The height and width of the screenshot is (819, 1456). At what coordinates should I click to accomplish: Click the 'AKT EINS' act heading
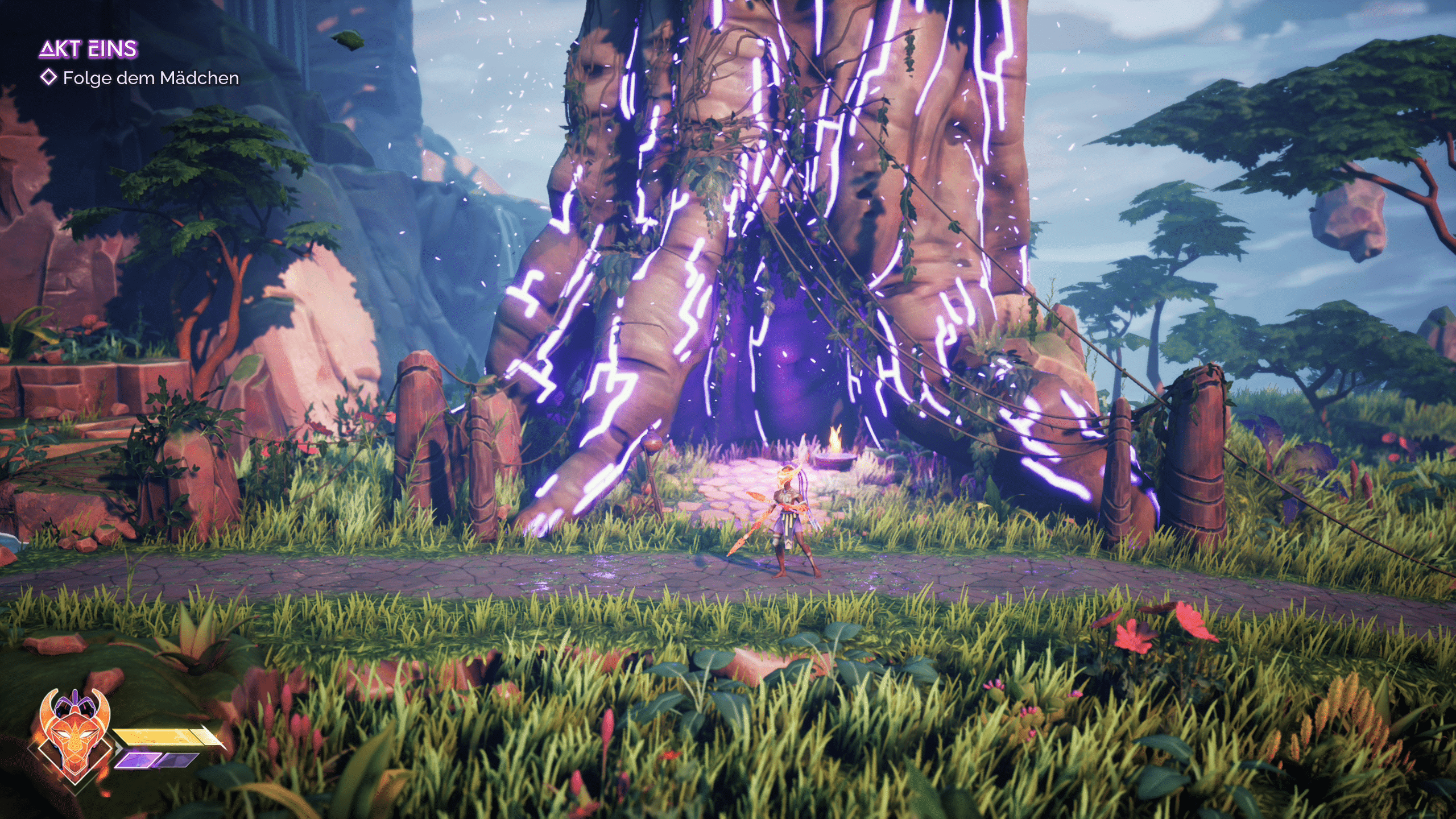pyautogui.click(x=88, y=49)
